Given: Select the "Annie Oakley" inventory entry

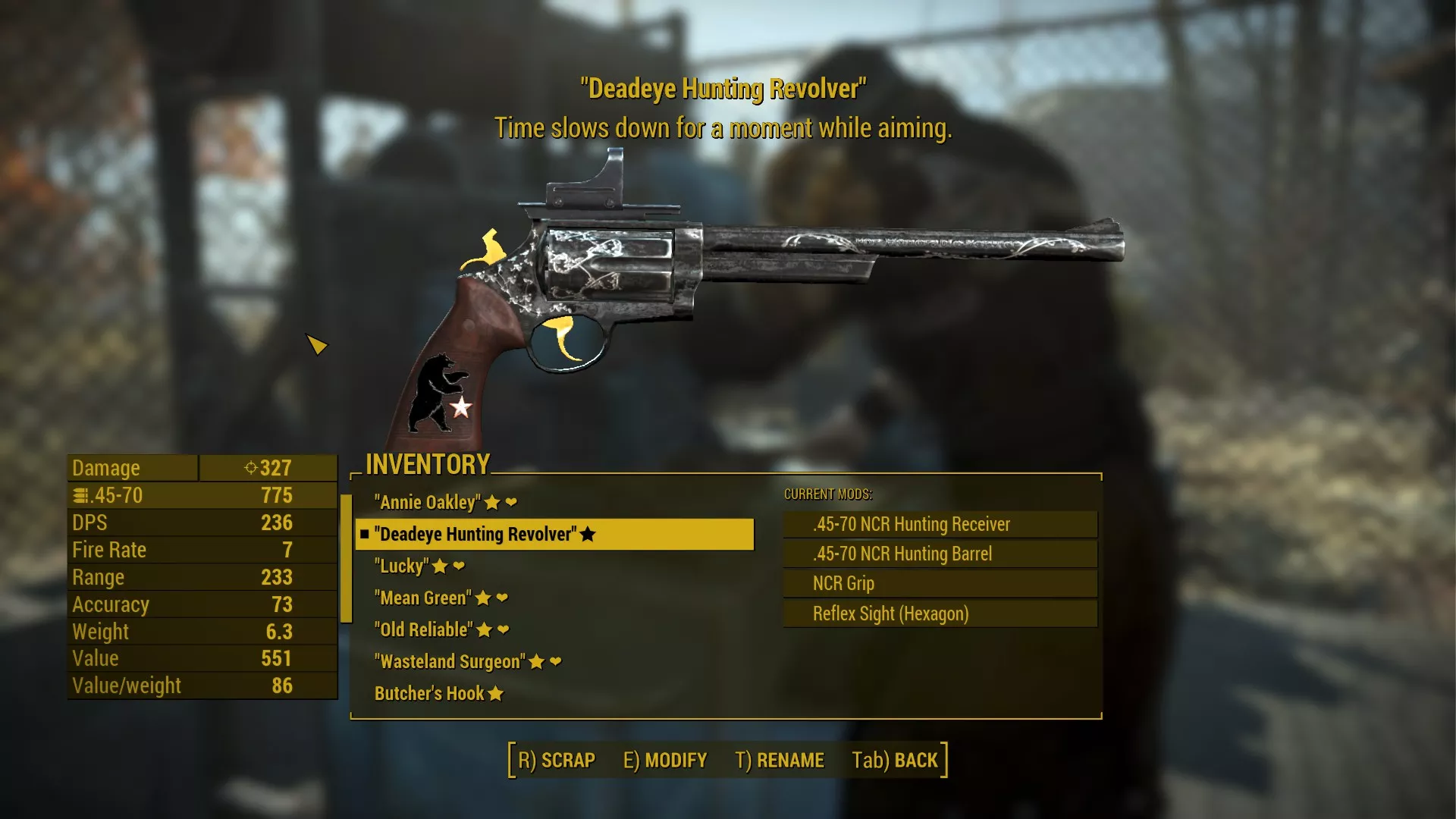Looking at the screenshot, I should (427, 502).
